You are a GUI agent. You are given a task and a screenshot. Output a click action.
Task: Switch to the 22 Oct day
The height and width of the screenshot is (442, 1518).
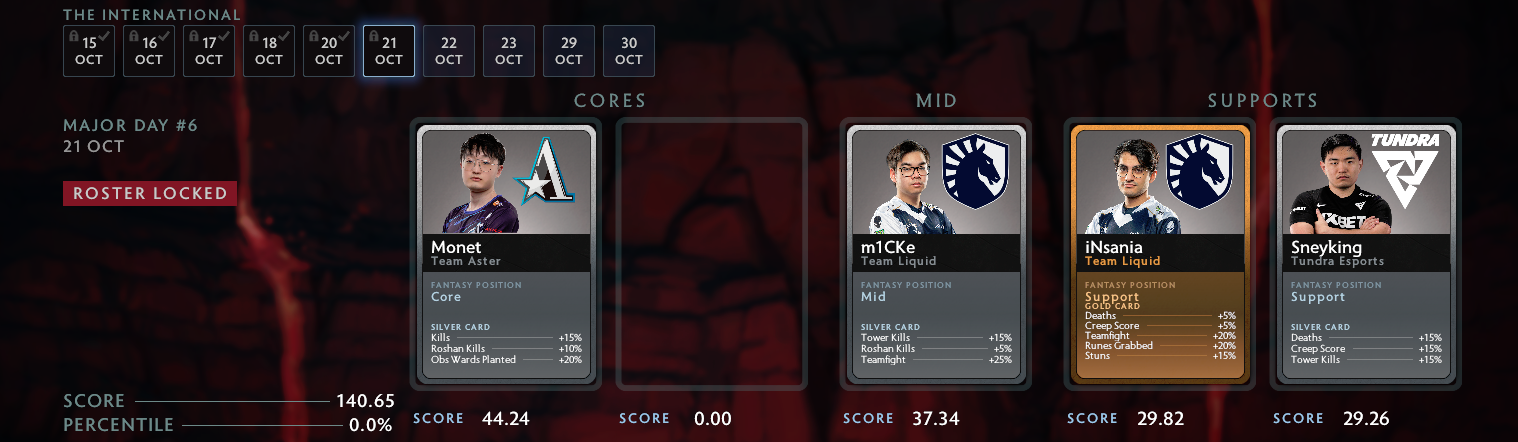click(449, 51)
